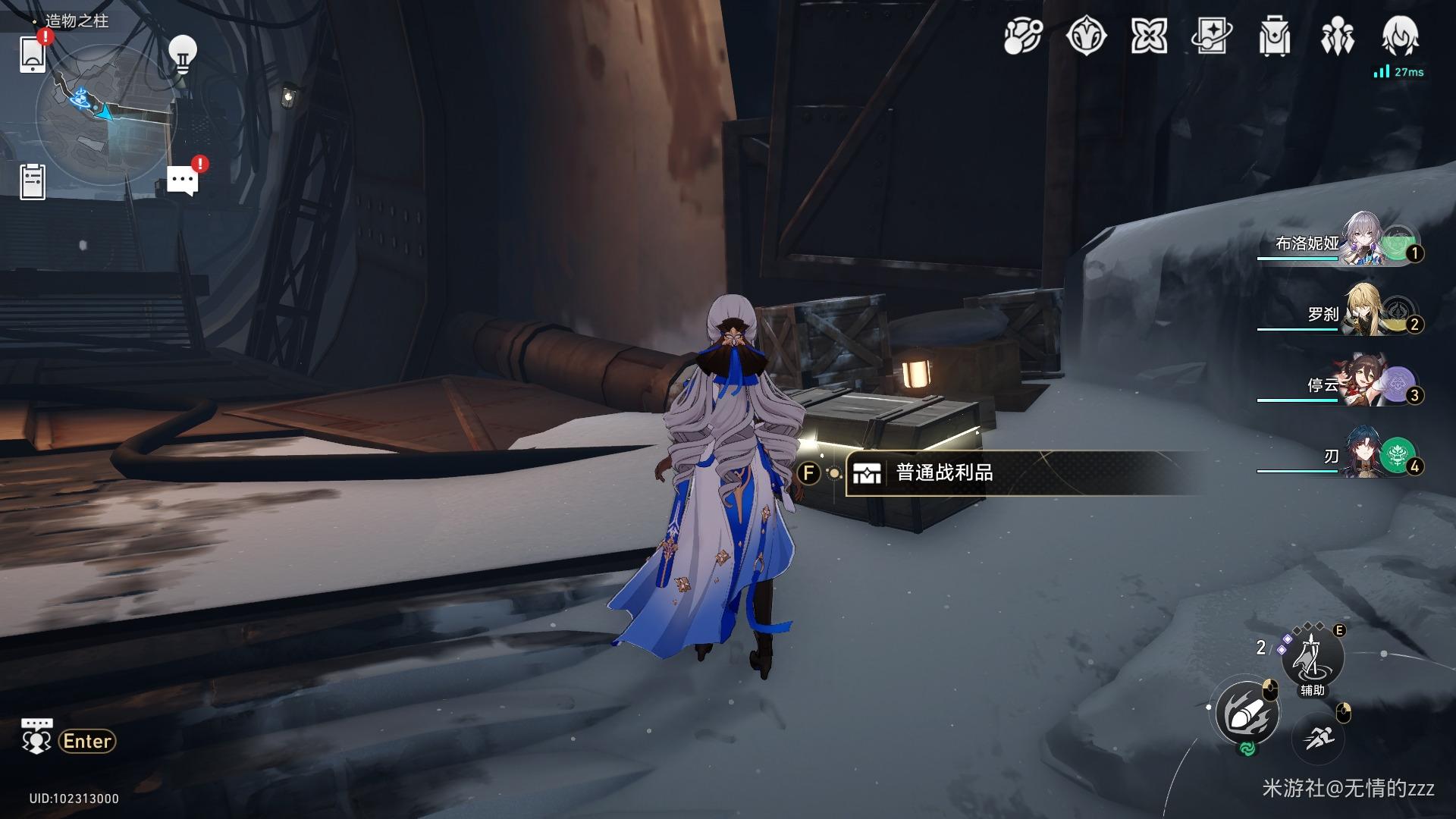Use the basic attack button
This screenshot has height=819, width=1456.
click(1247, 714)
